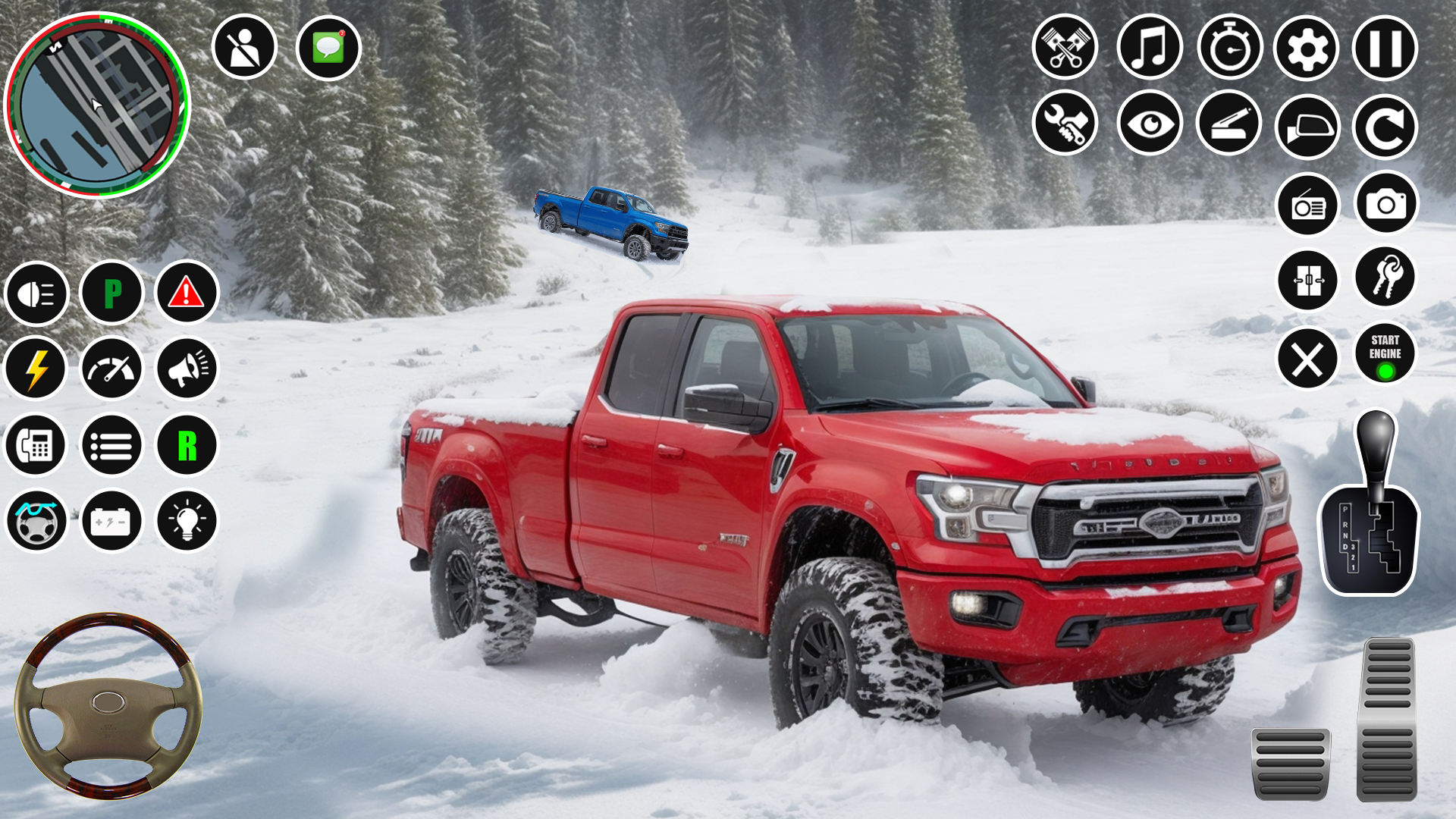Viewport: 1456px width, 819px height.
Task: Open the phone dialer icon
Action: (x=36, y=445)
